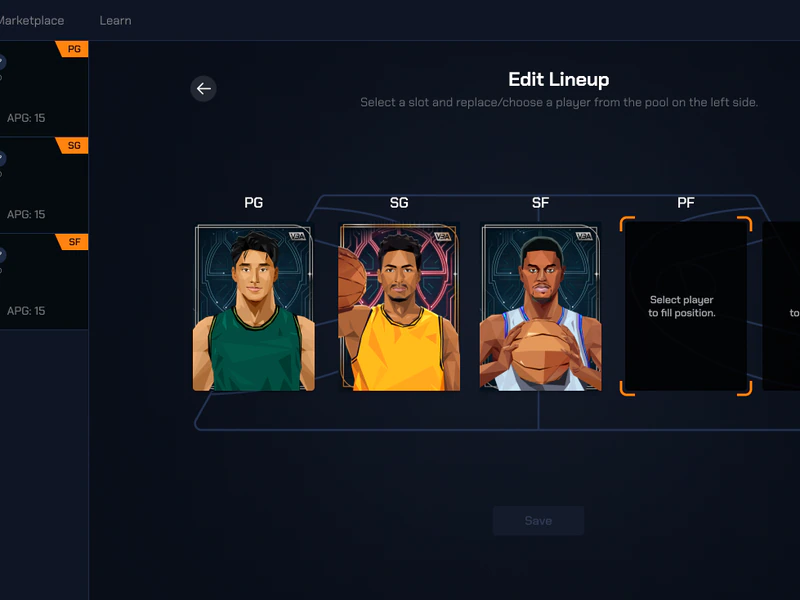
Task: Open the Learn menu
Action: (x=115, y=20)
